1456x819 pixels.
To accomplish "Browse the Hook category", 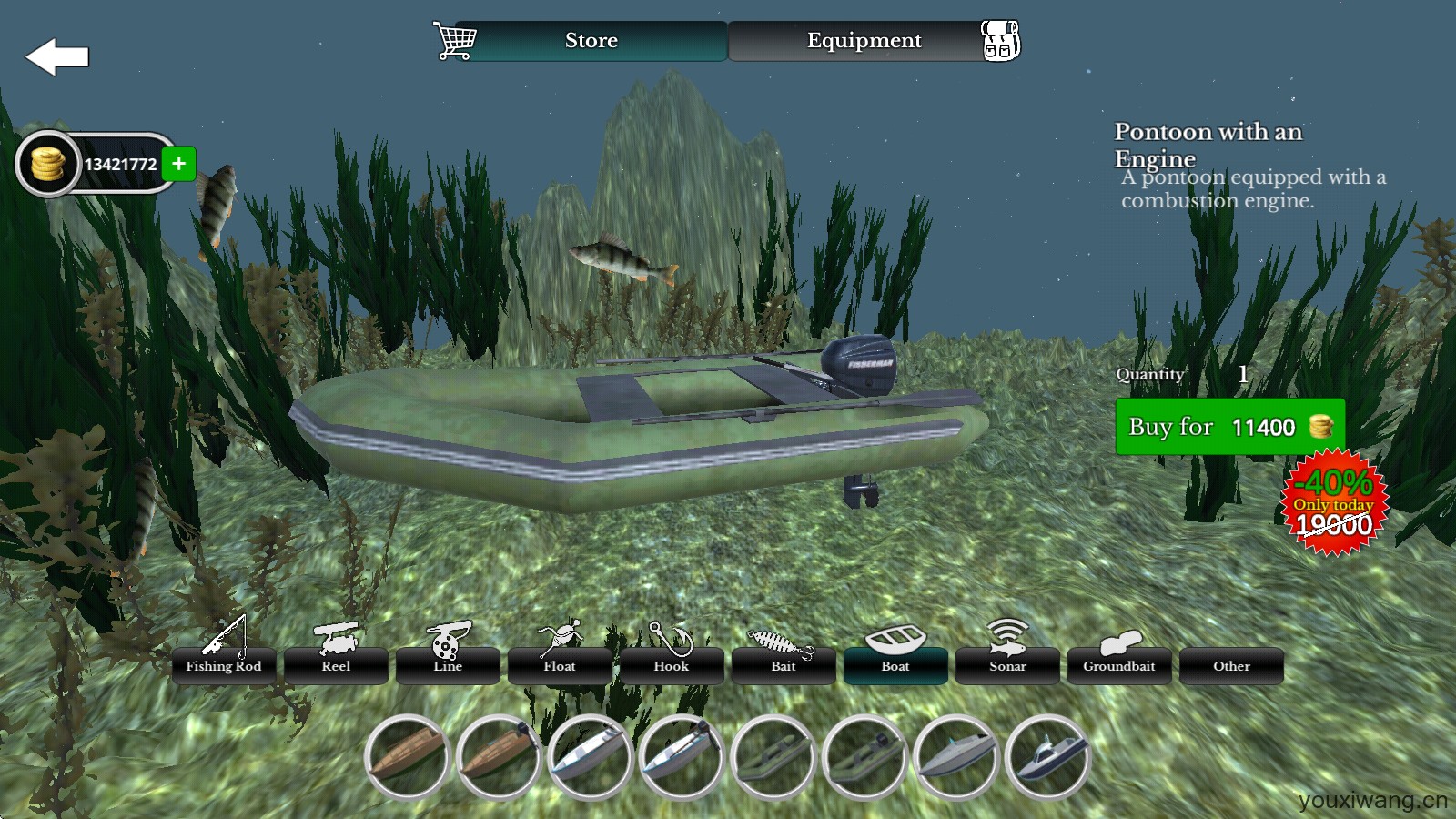I will pos(672,665).
